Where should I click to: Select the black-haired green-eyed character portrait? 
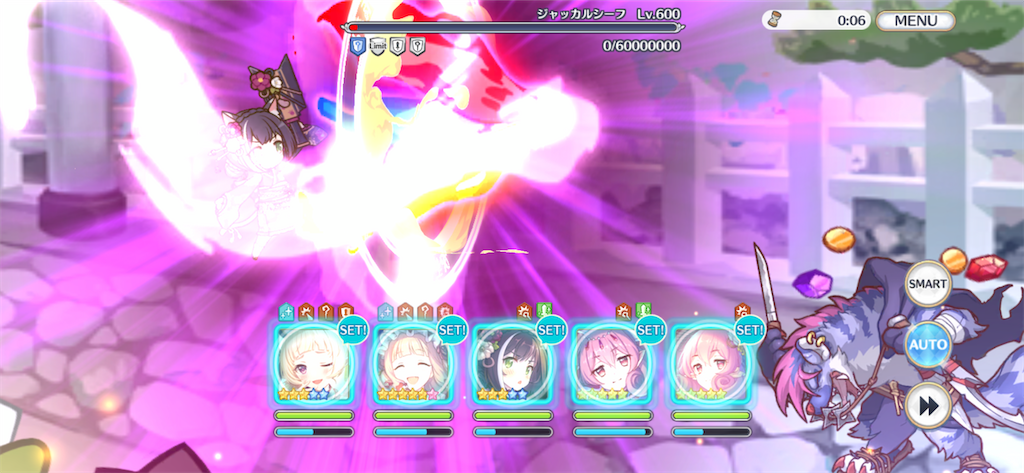tap(512, 364)
